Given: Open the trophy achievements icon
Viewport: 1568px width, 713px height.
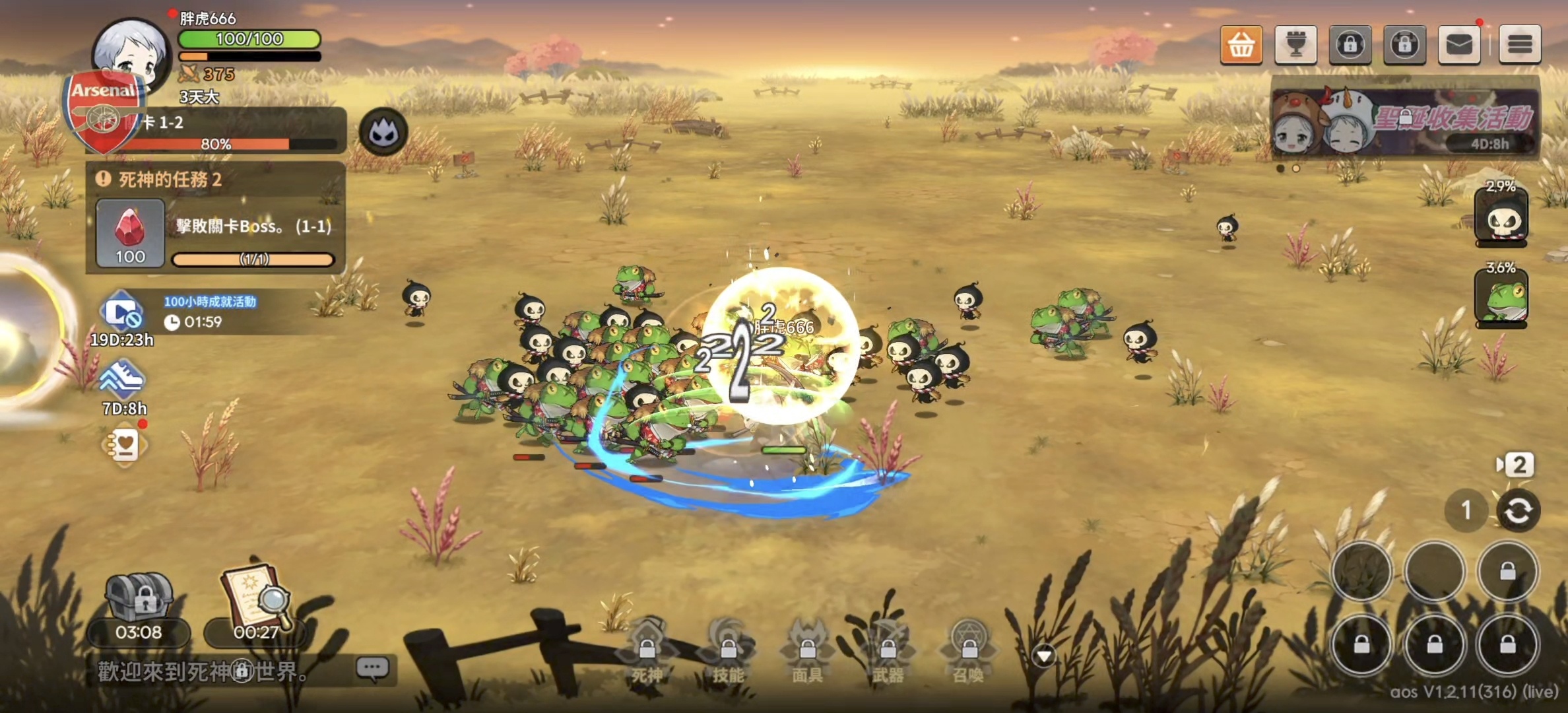Looking at the screenshot, I should click(1295, 44).
